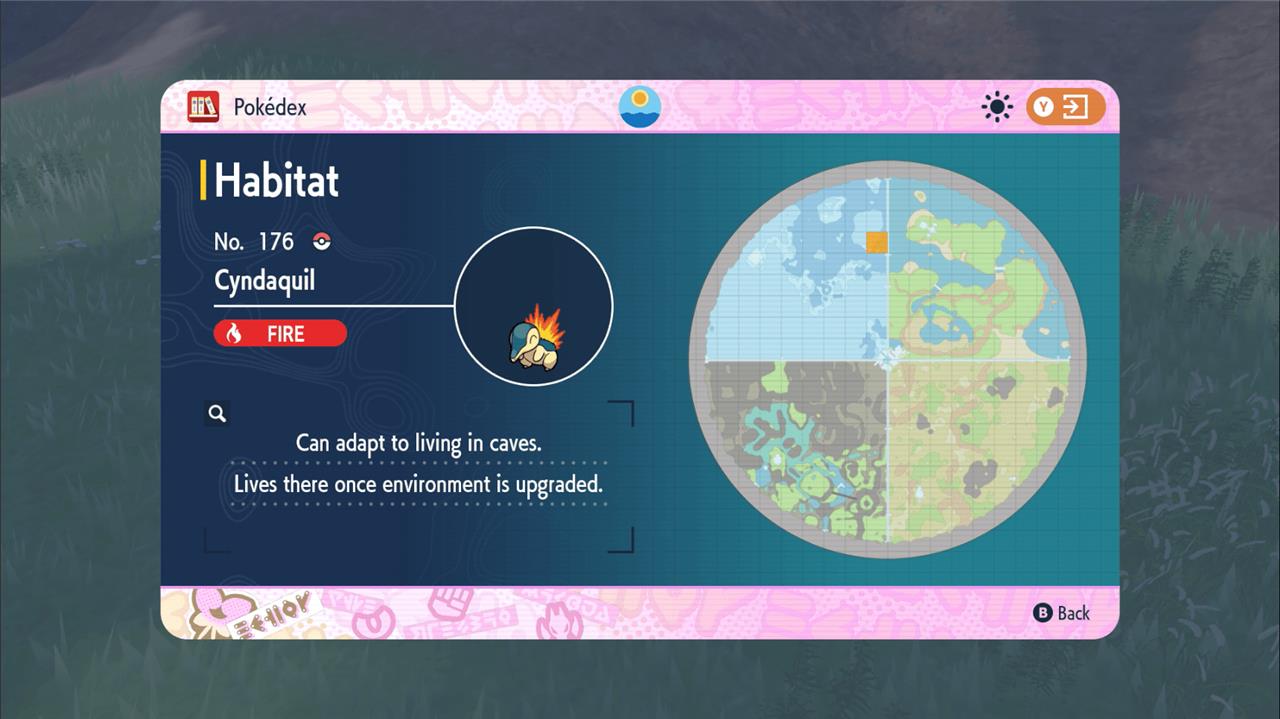Select the Cyndaquil portrait circle
The image size is (1280, 719).
pyautogui.click(x=534, y=307)
